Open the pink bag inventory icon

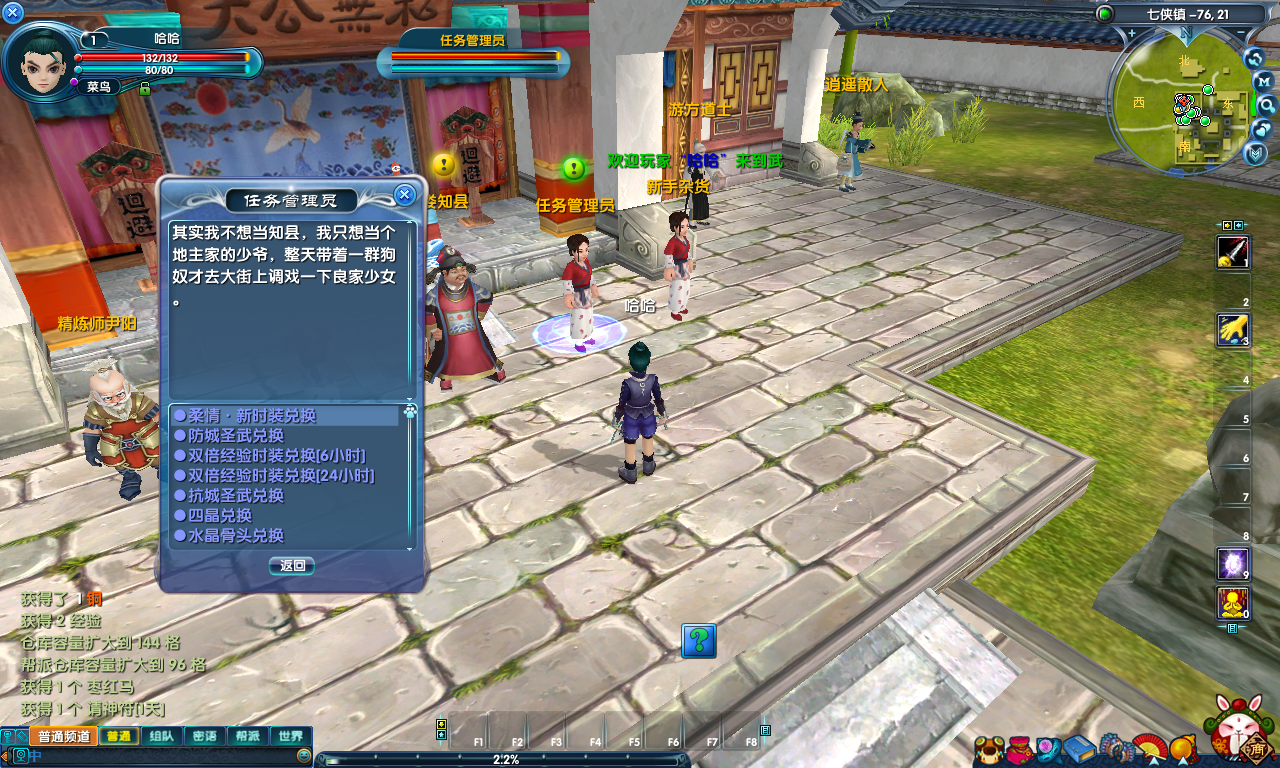(x=1018, y=748)
